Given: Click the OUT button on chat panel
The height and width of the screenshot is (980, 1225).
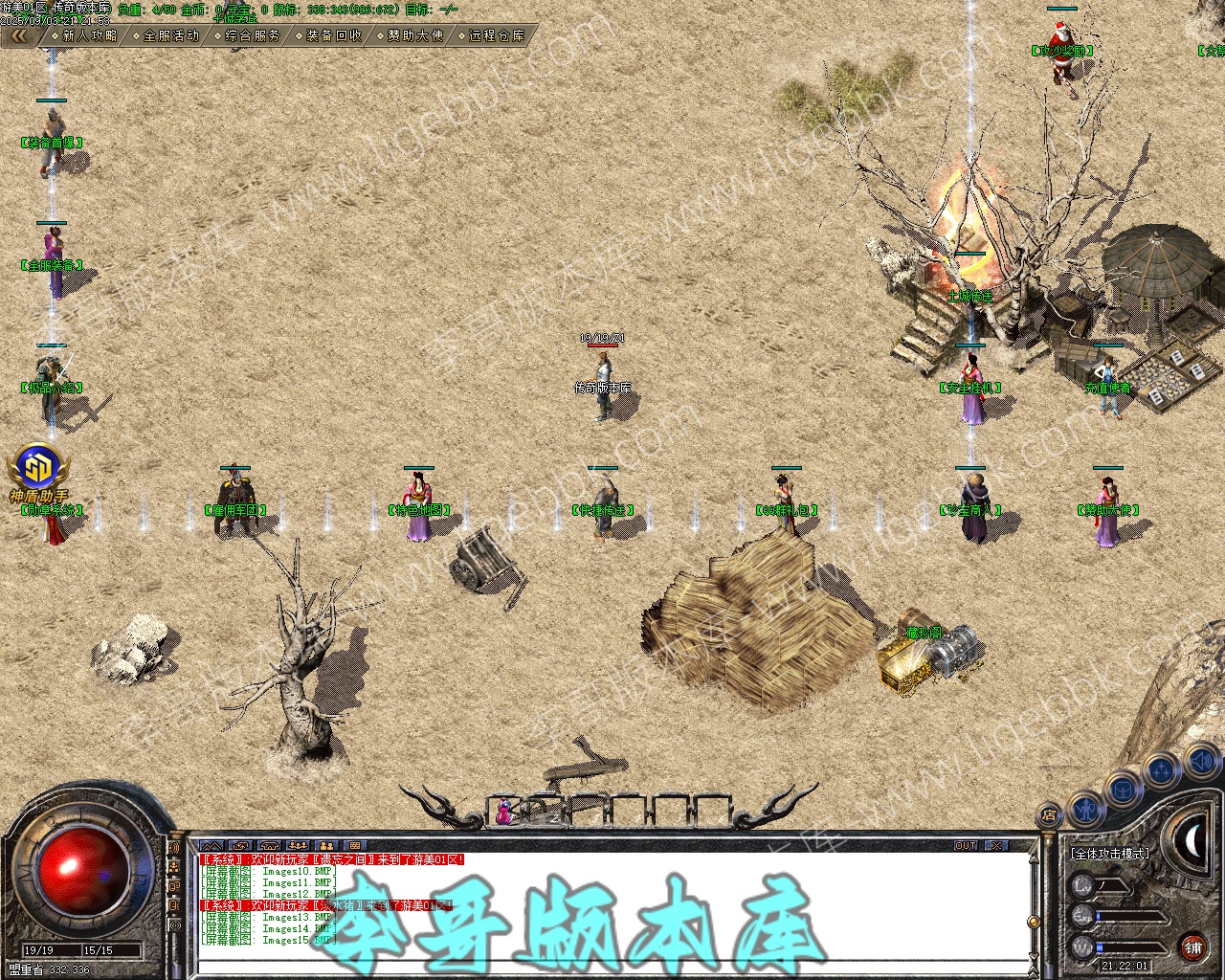Looking at the screenshot, I should tap(966, 846).
